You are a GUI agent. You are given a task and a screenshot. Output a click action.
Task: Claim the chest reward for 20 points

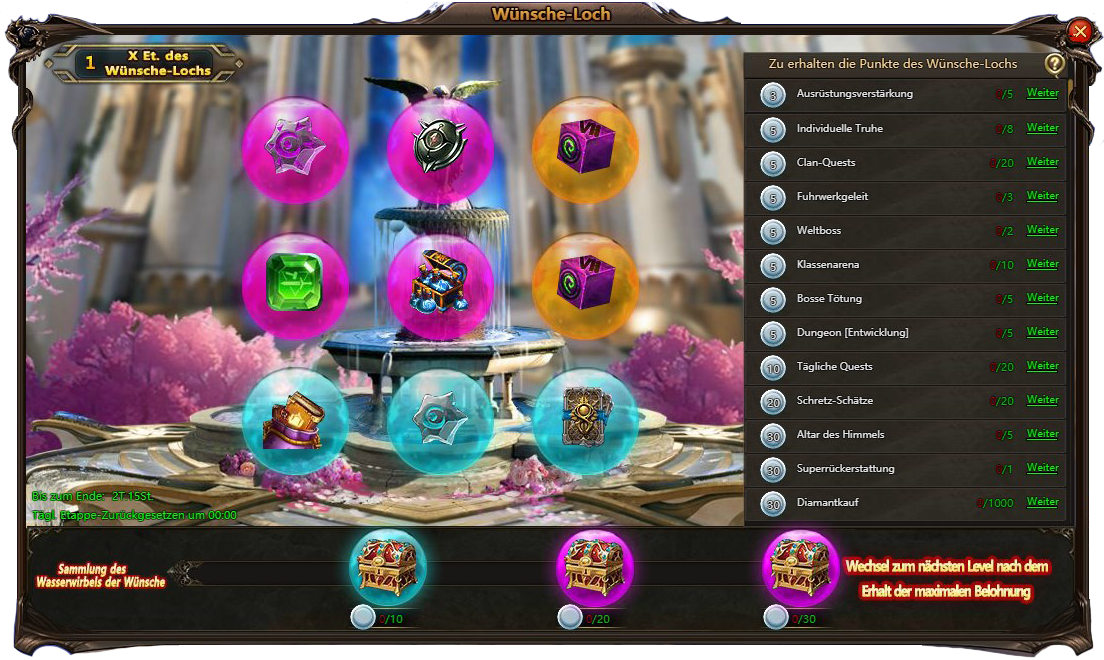click(x=595, y=566)
